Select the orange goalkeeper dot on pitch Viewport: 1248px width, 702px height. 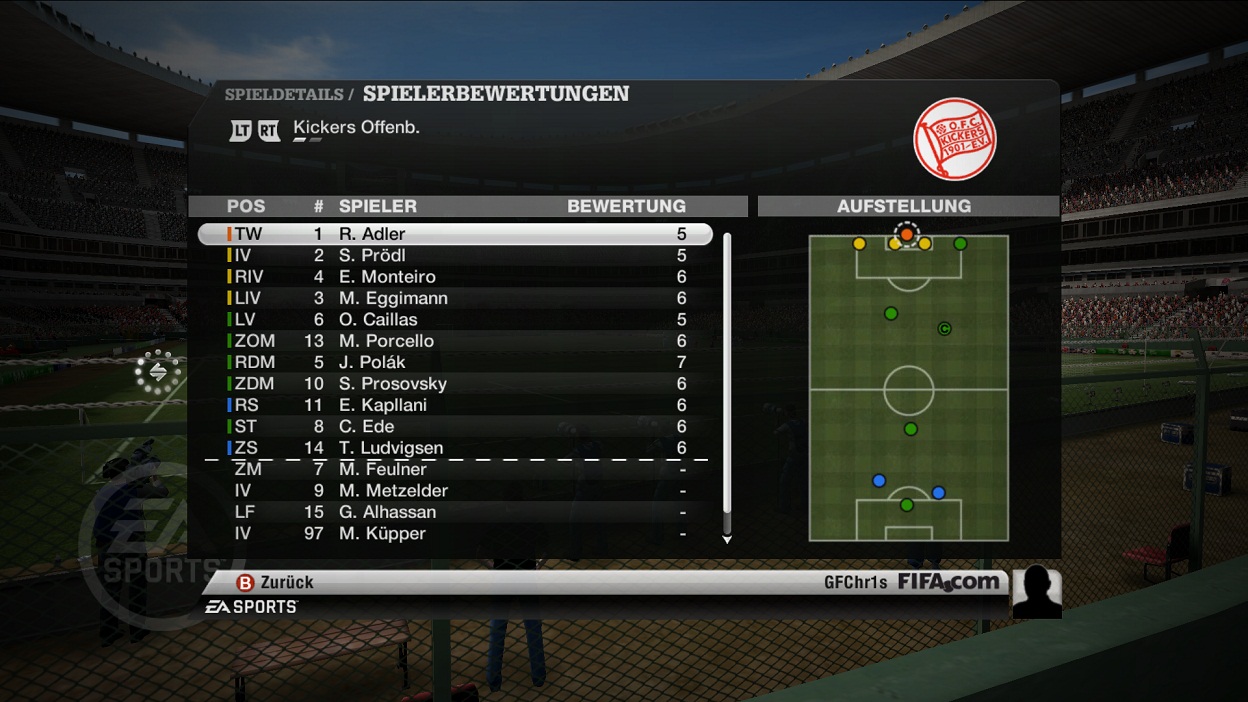click(x=906, y=234)
